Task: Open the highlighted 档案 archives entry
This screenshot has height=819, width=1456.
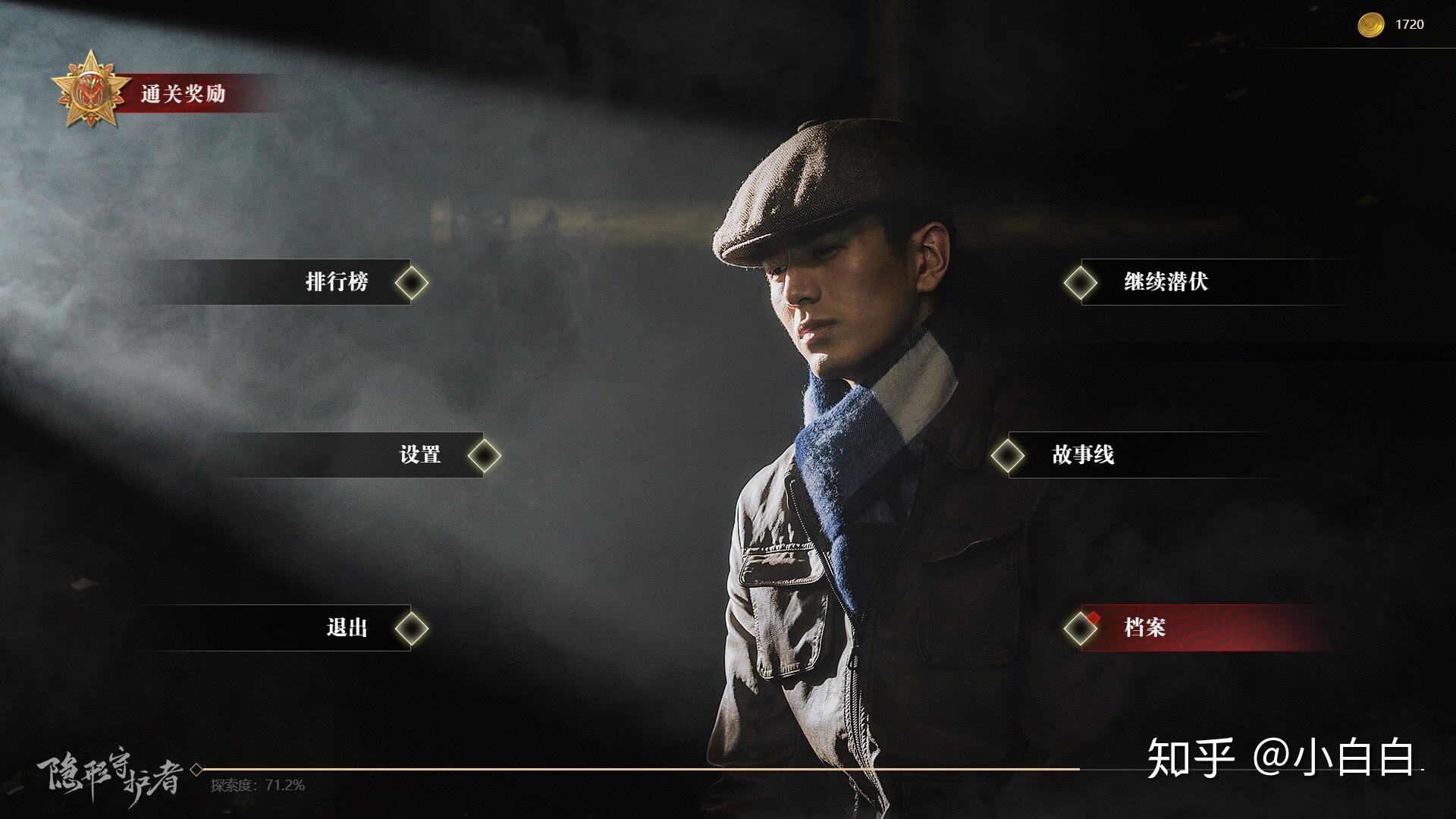Action: tap(1145, 628)
